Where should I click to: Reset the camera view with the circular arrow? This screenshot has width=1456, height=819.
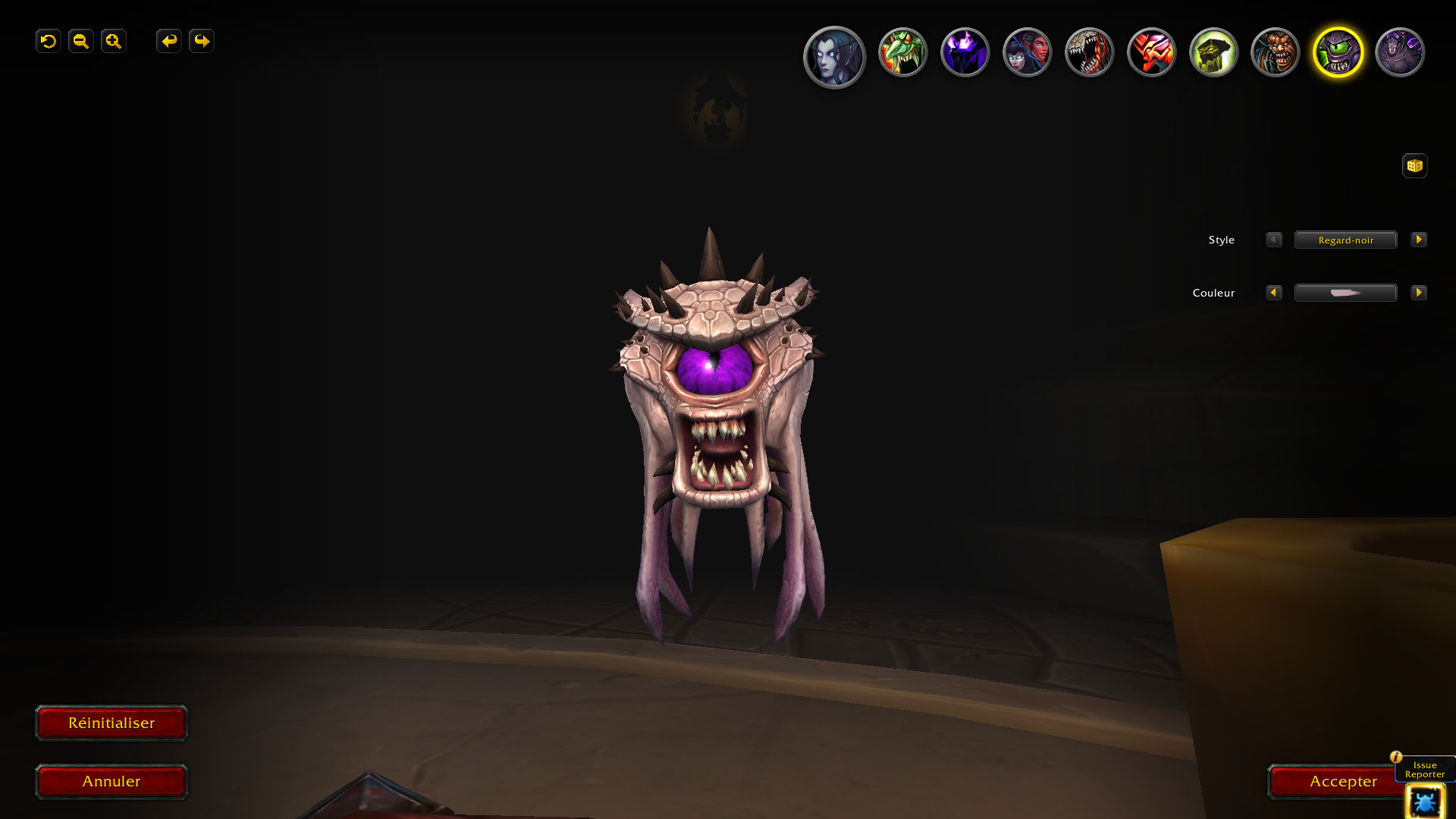[x=49, y=41]
